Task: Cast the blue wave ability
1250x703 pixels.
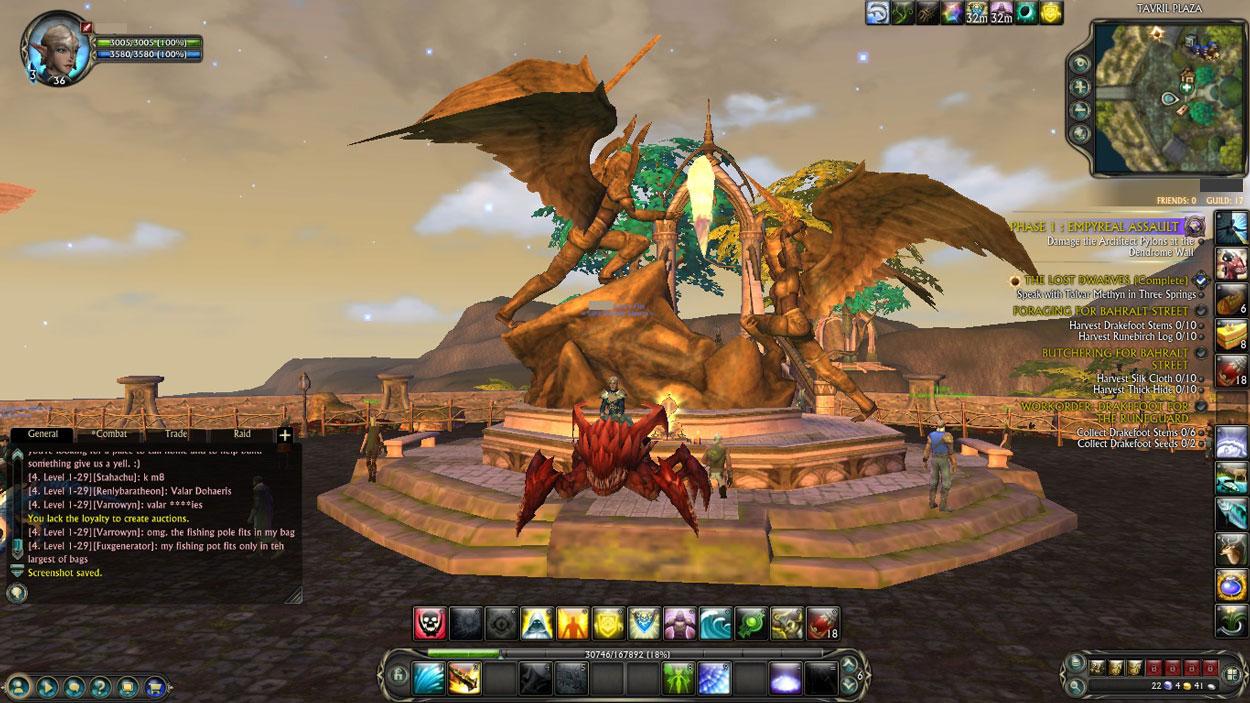Action: [716, 623]
